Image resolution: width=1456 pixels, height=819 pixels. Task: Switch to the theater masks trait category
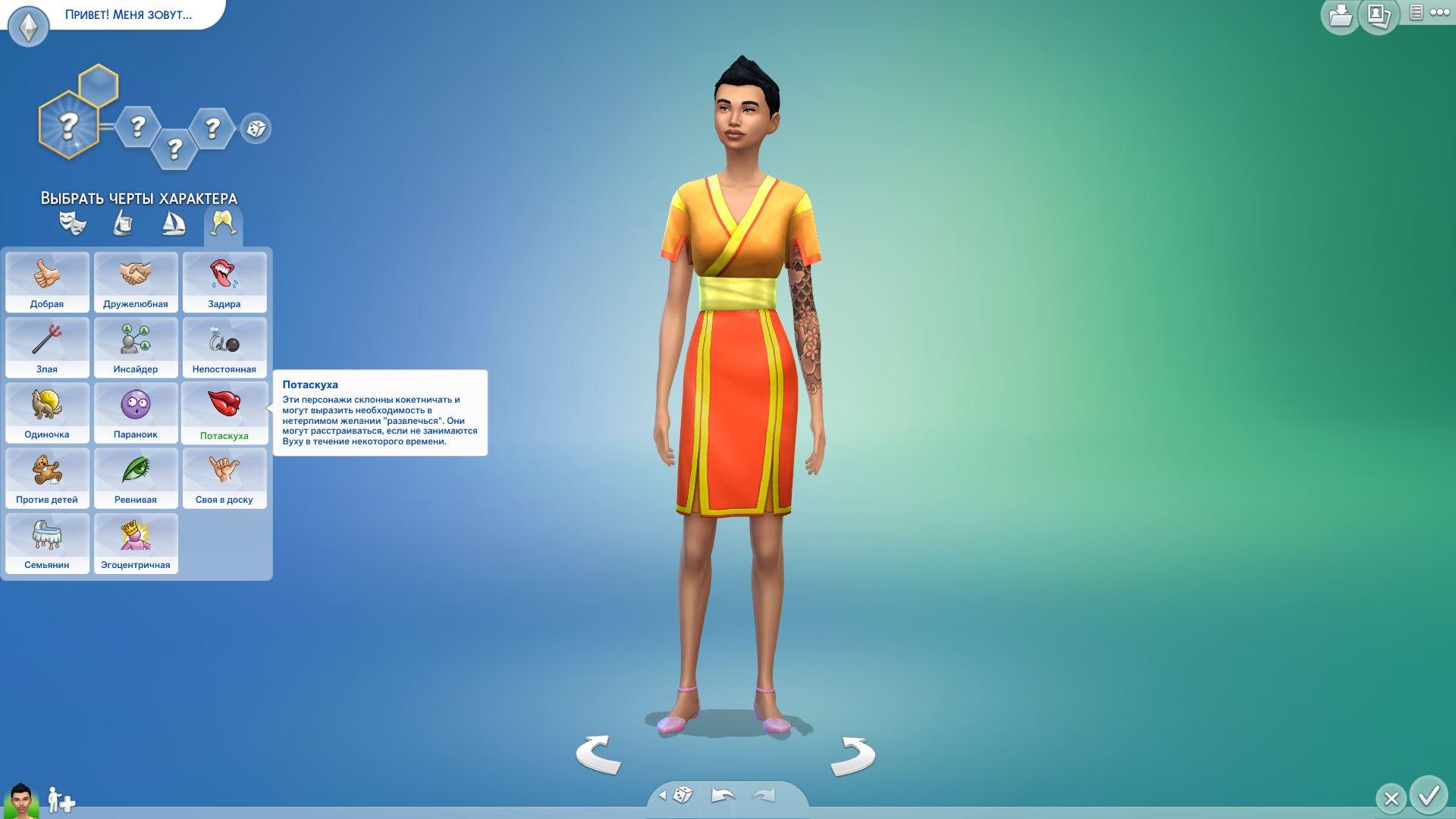tap(73, 224)
